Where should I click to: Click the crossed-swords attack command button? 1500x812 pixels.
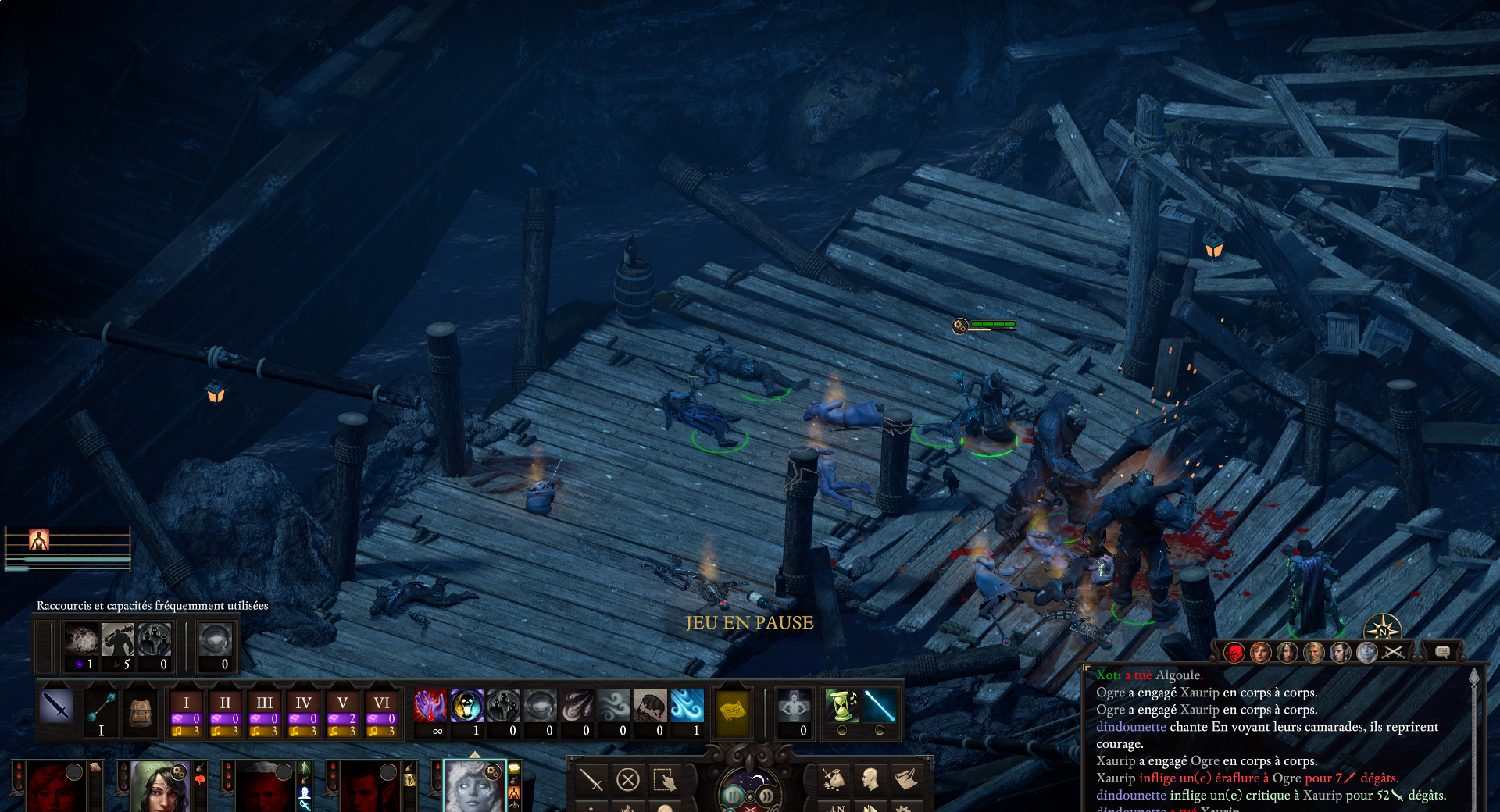pyautogui.click(x=591, y=779)
